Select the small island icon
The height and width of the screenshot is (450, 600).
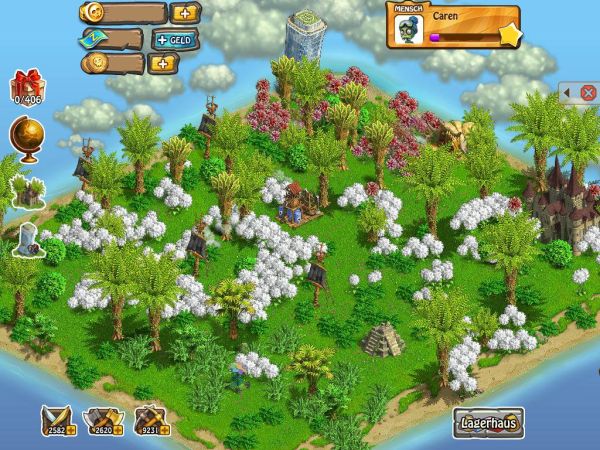point(27,188)
